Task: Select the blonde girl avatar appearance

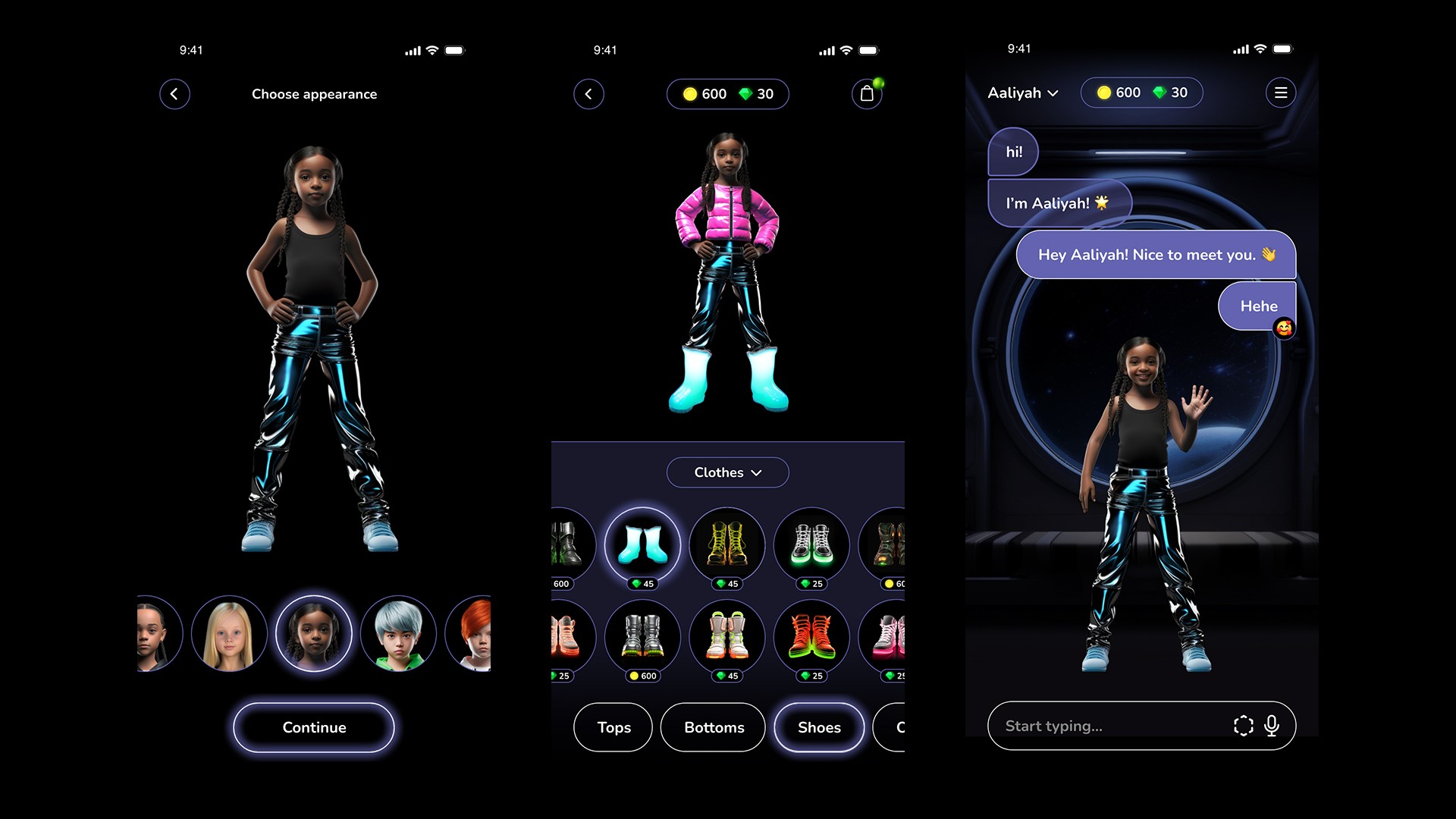Action: [229, 633]
